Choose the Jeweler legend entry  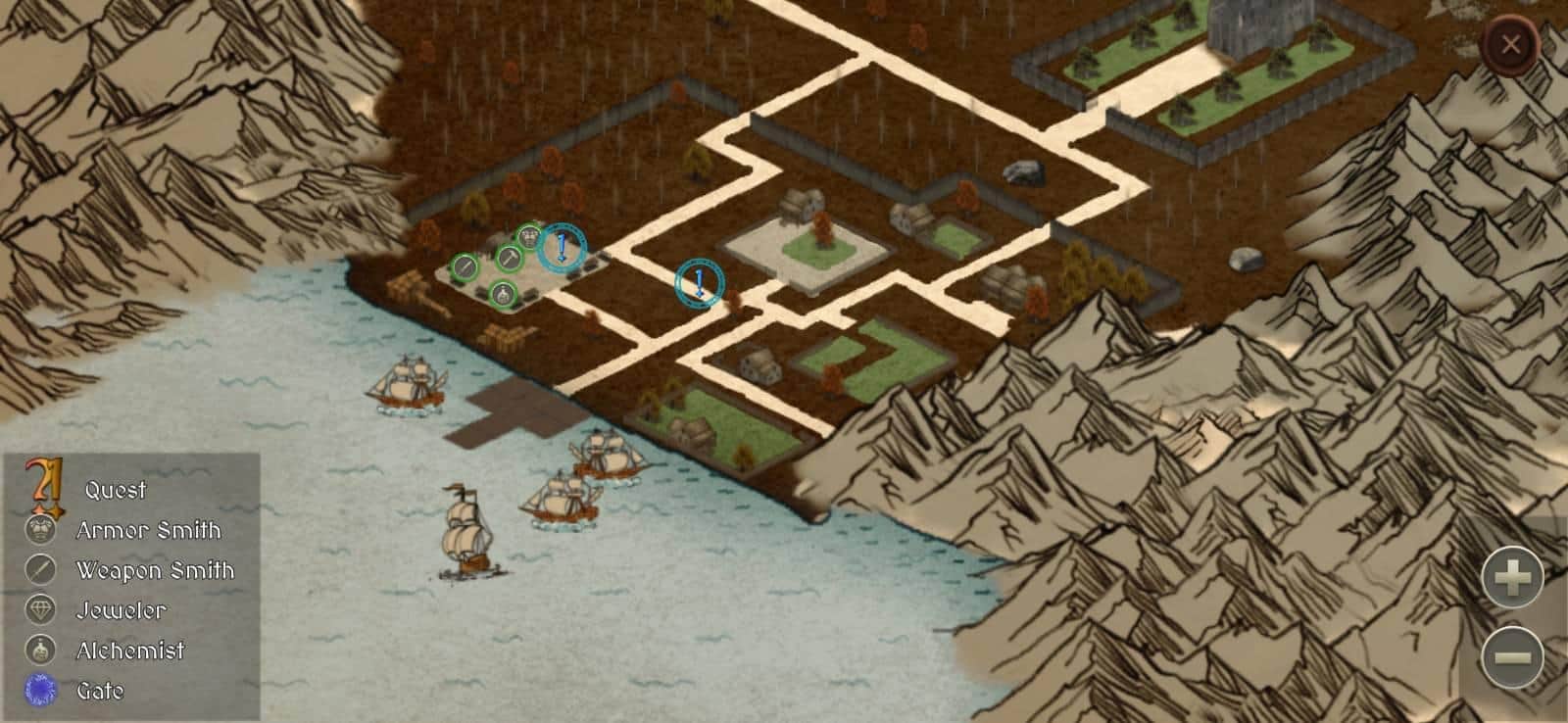(x=121, y=610)
